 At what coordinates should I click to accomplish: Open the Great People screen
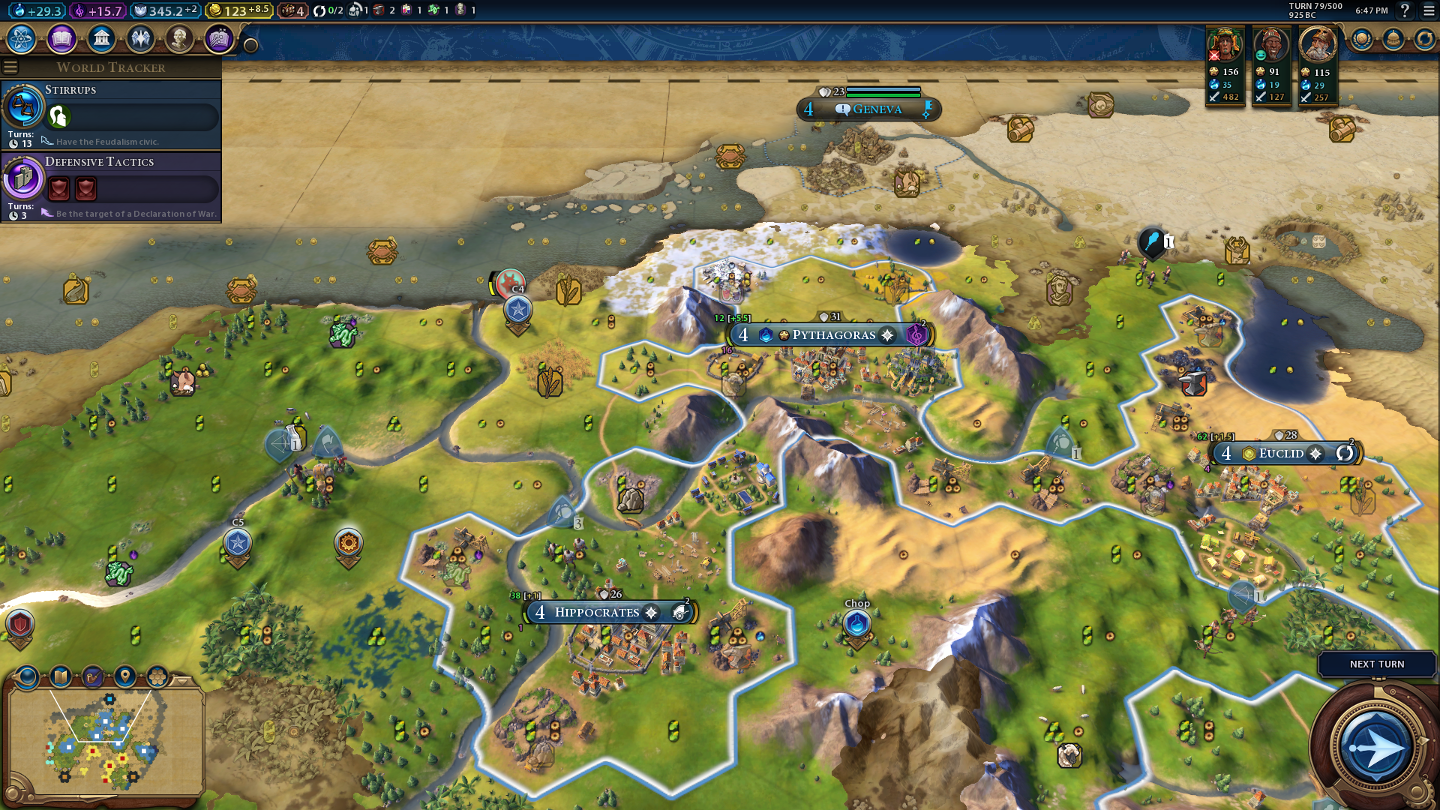pyautogui.click(x=179, y=39)
